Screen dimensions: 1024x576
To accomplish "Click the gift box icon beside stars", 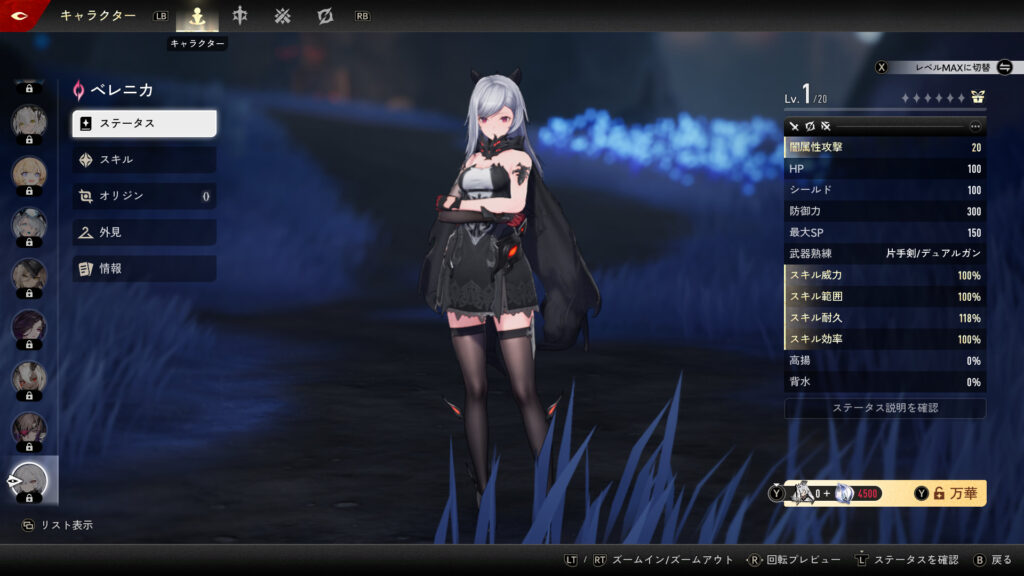I will [x=977, y=98].
